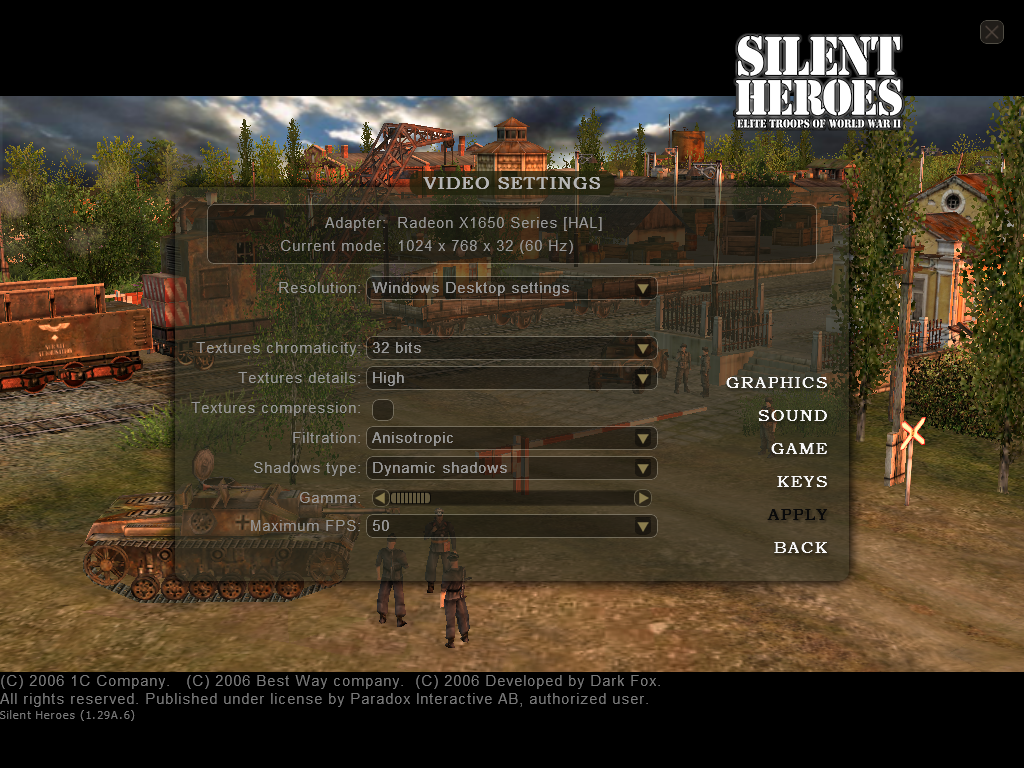This screenshot has width=1024, height=768.
Task: Switch to the Graphics section
Action: [777, 382]
